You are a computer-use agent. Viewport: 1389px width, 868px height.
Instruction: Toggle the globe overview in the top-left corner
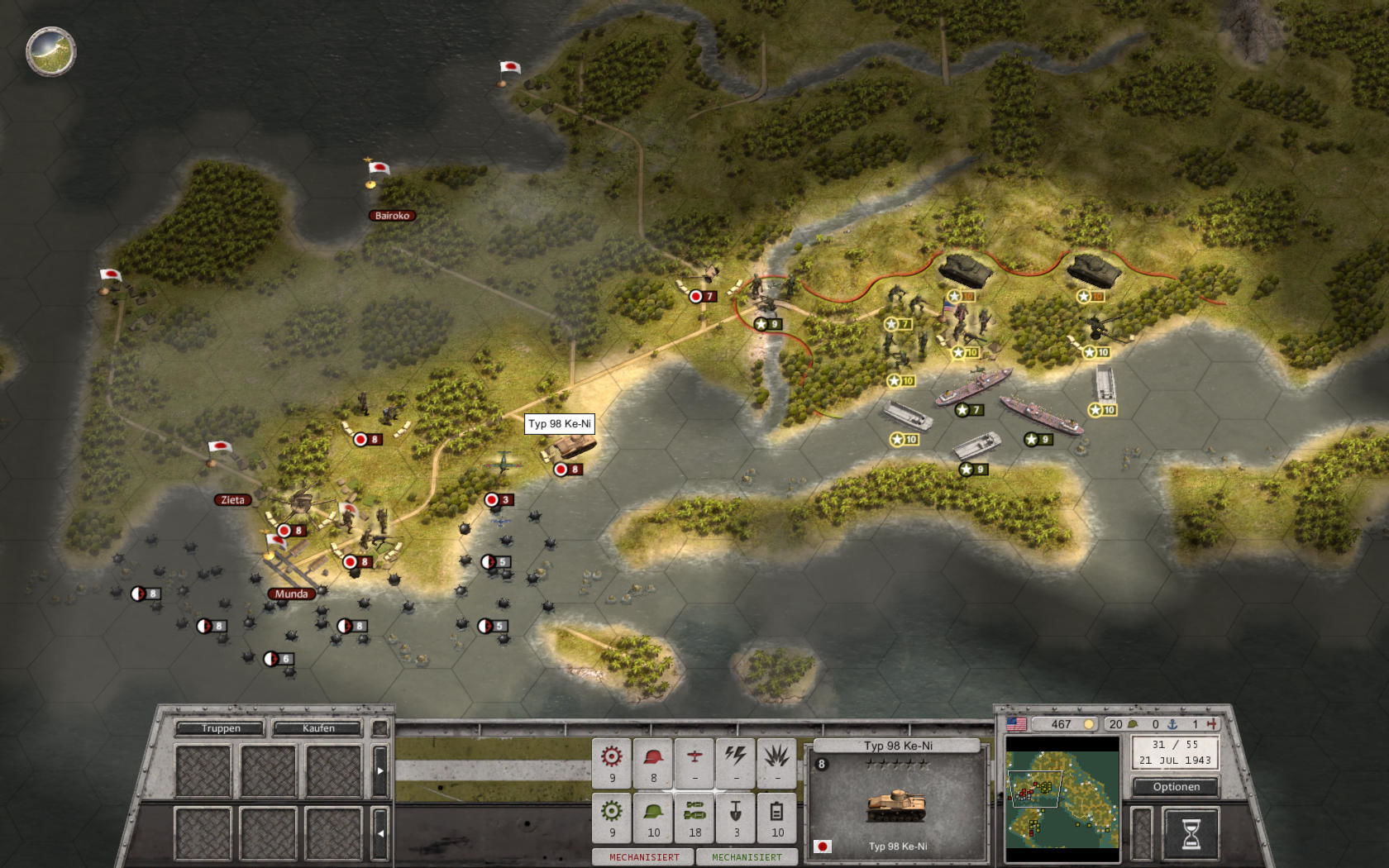click(51, 51)
